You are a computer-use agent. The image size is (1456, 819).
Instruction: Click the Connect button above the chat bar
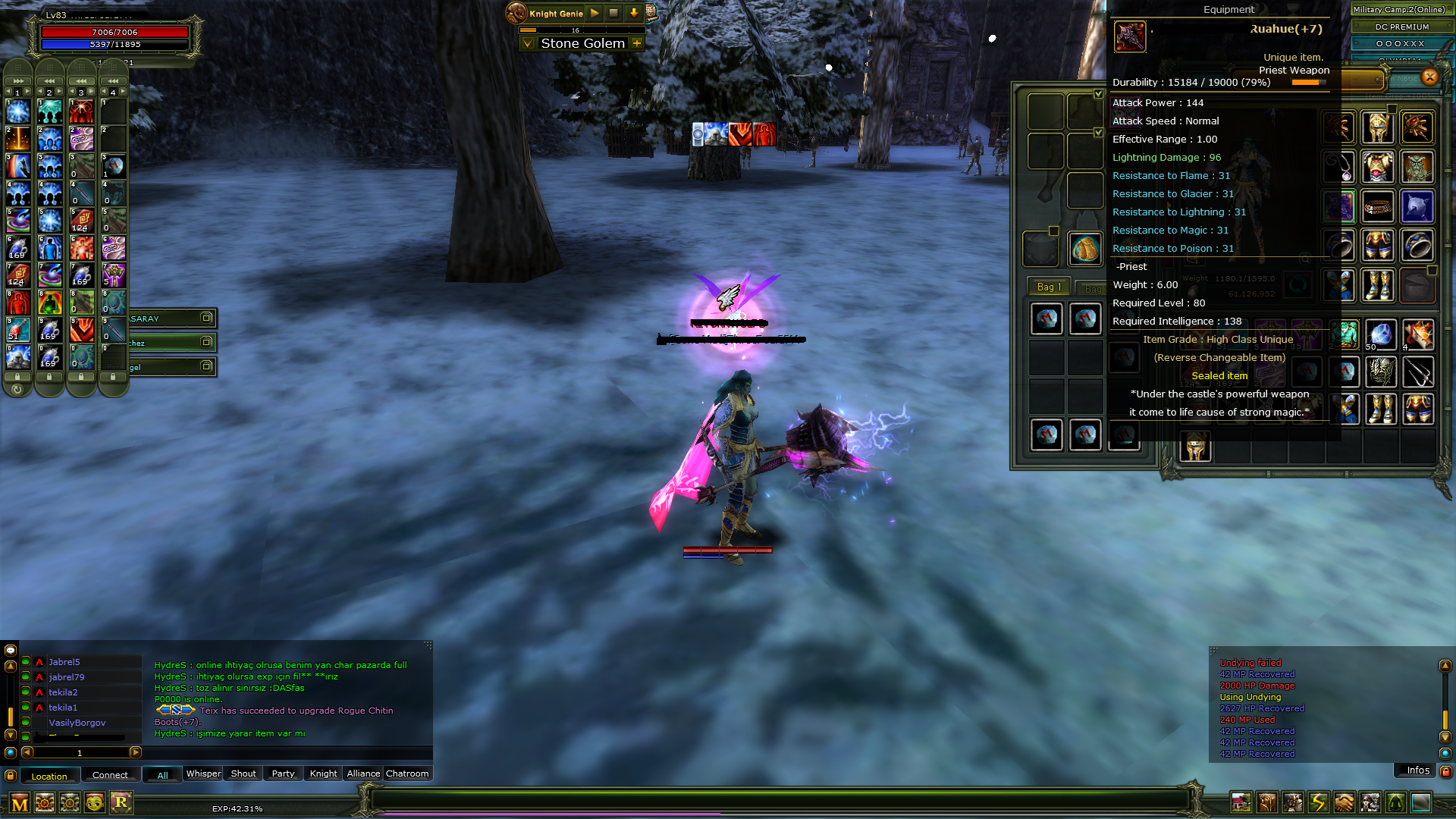tap(111, 775)
